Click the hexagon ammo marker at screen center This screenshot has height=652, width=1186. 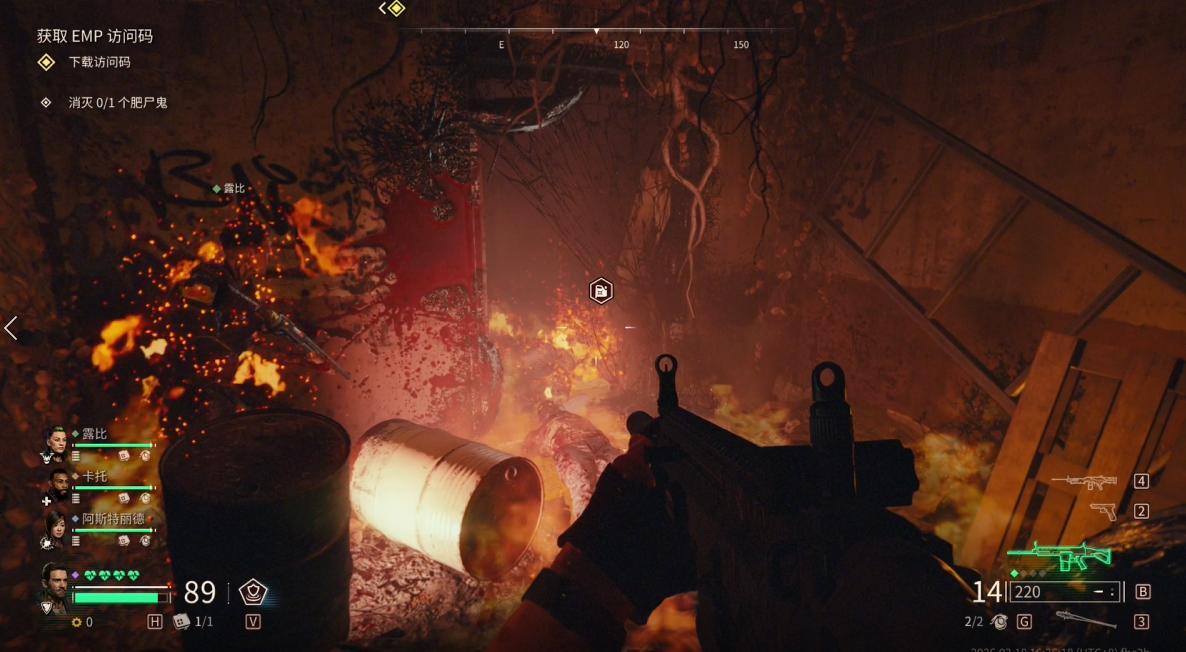coord(600,291)
